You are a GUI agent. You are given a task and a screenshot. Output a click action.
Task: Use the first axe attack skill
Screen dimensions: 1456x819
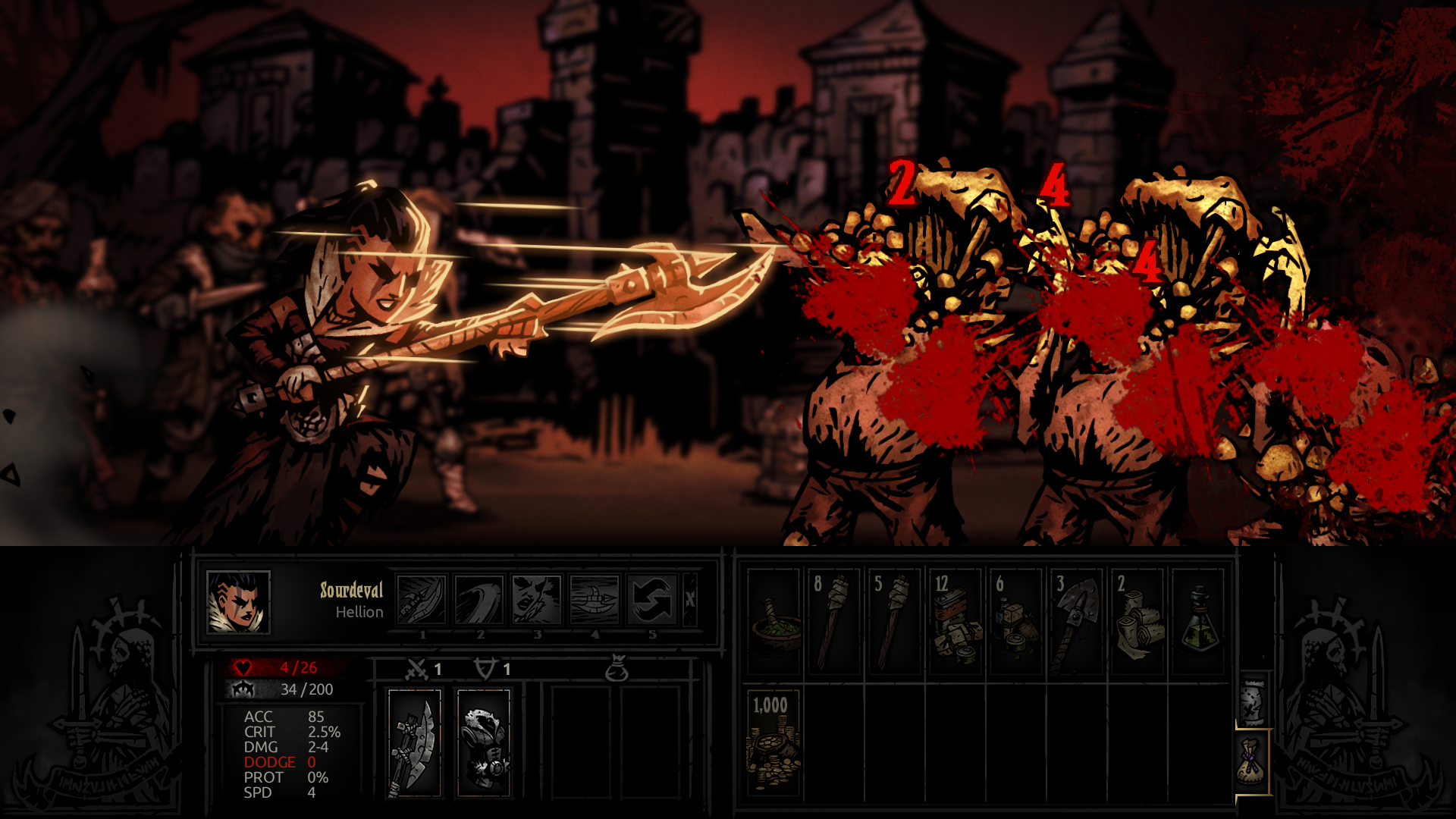(x=422, y=600)
